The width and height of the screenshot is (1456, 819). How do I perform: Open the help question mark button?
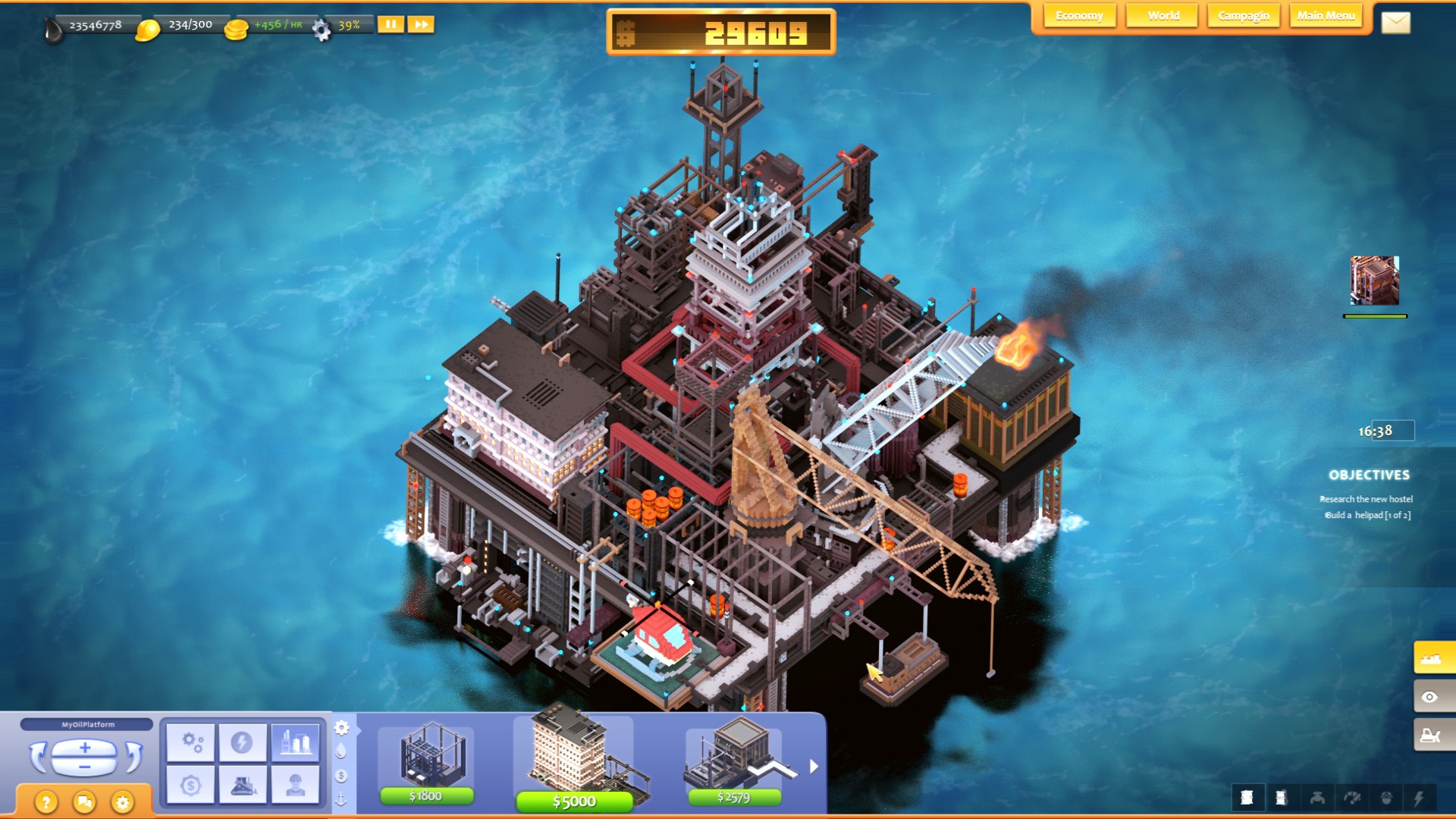45,800
